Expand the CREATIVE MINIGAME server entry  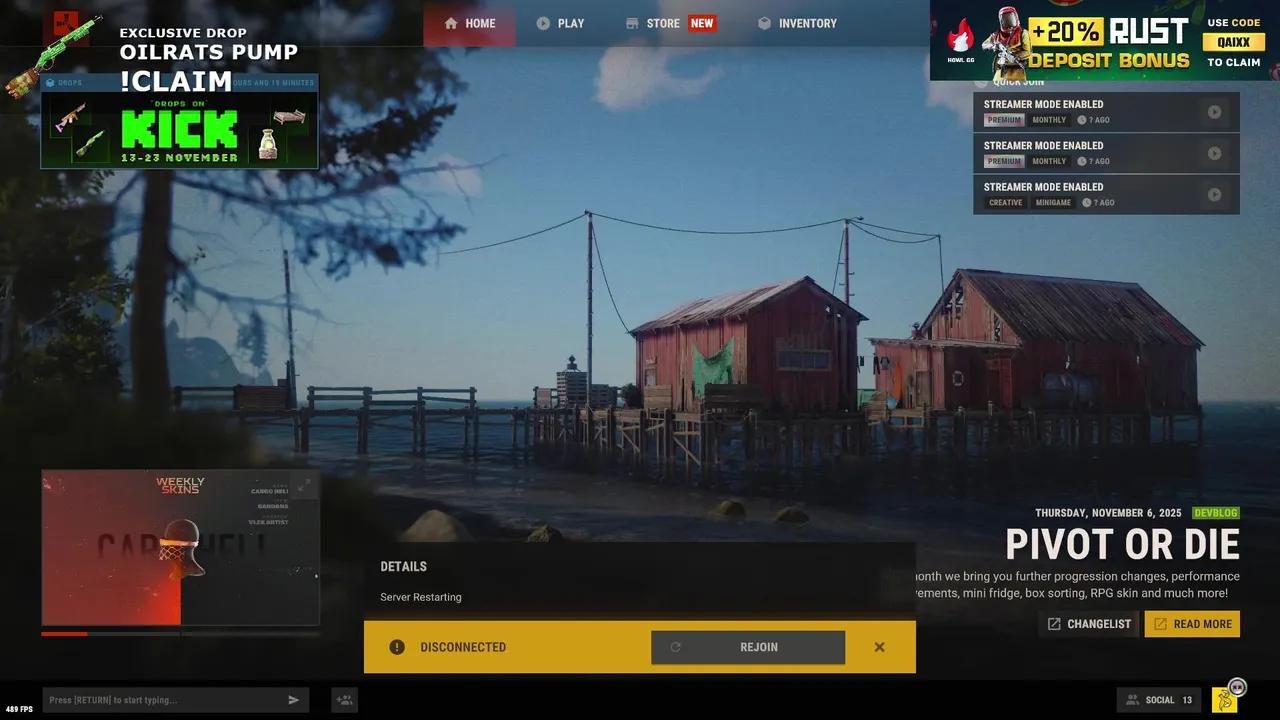[1215, 194]
